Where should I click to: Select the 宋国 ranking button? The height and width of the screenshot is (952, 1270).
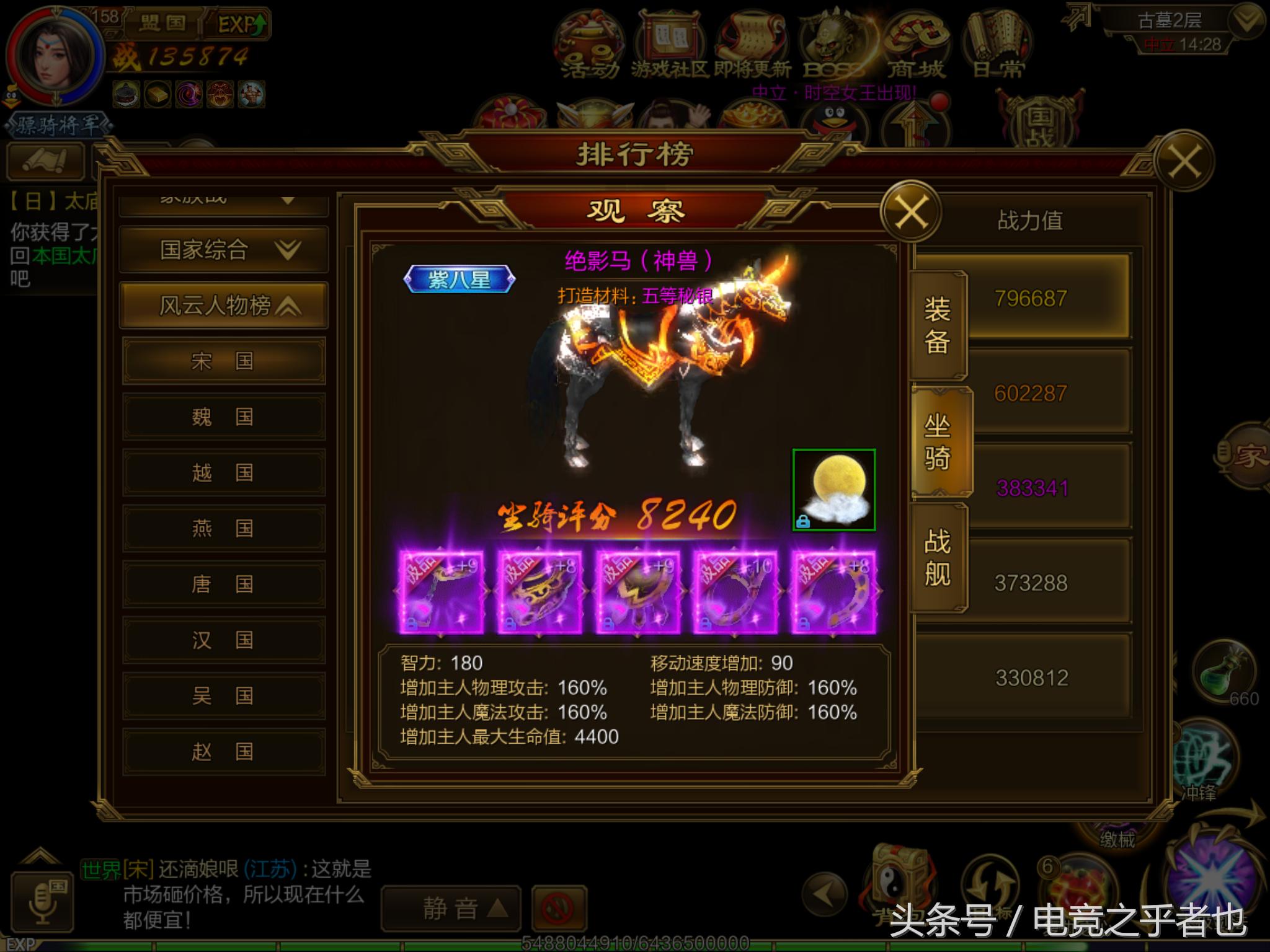[223, 359]
